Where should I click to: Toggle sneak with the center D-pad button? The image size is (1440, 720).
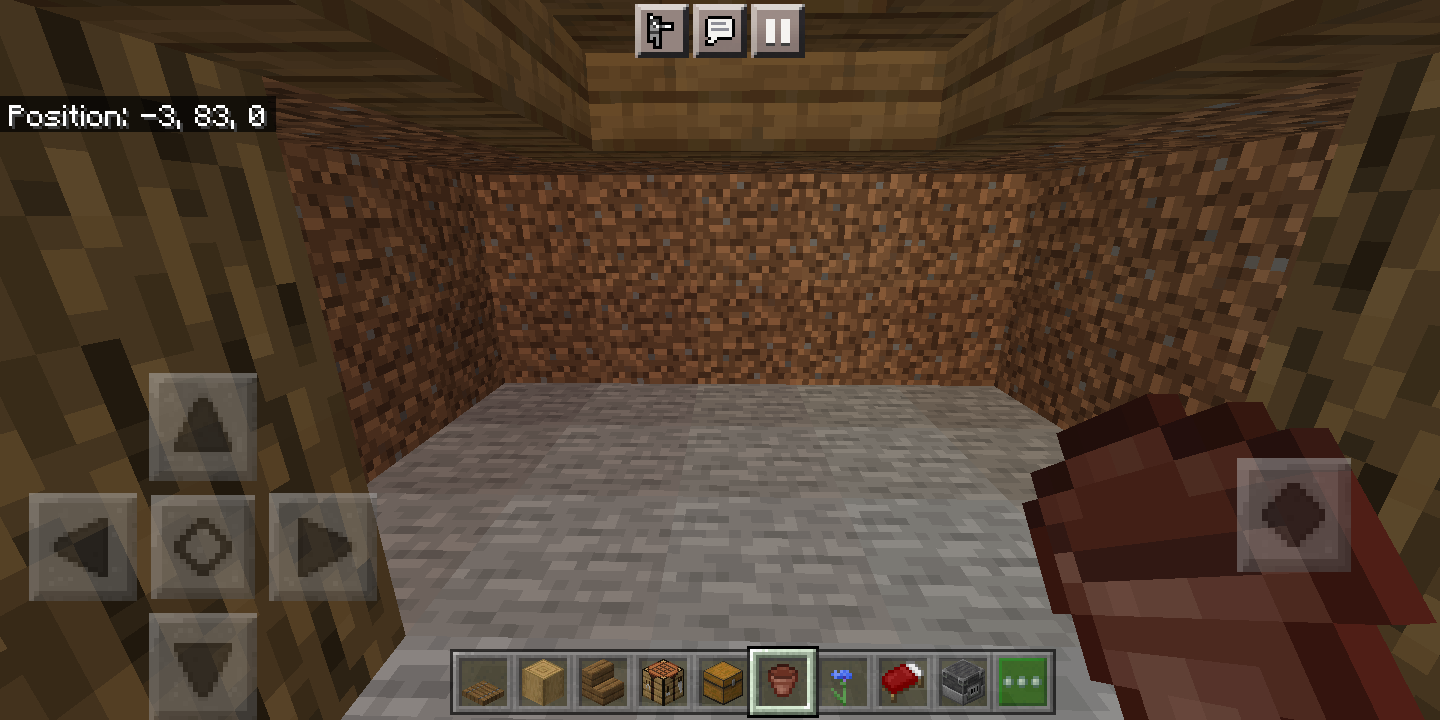[203, 545]
